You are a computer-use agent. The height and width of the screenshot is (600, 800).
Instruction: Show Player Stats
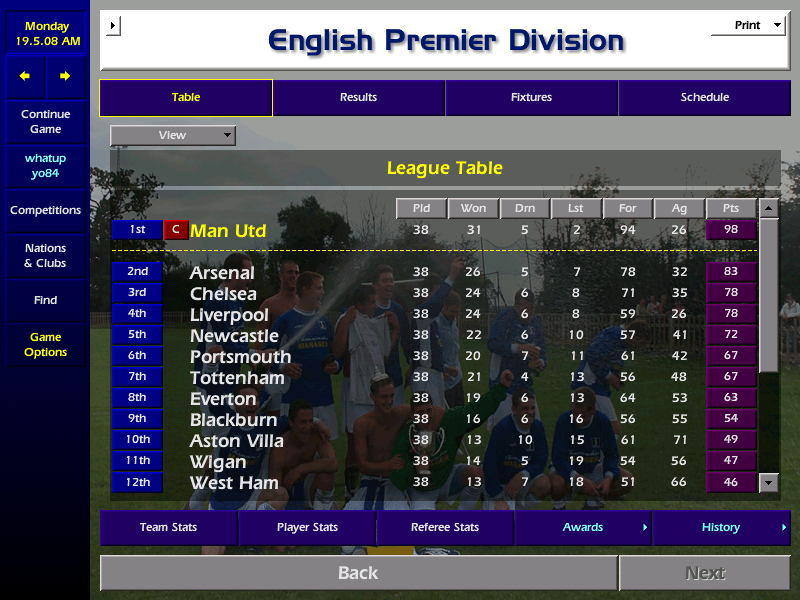(307, 528)
